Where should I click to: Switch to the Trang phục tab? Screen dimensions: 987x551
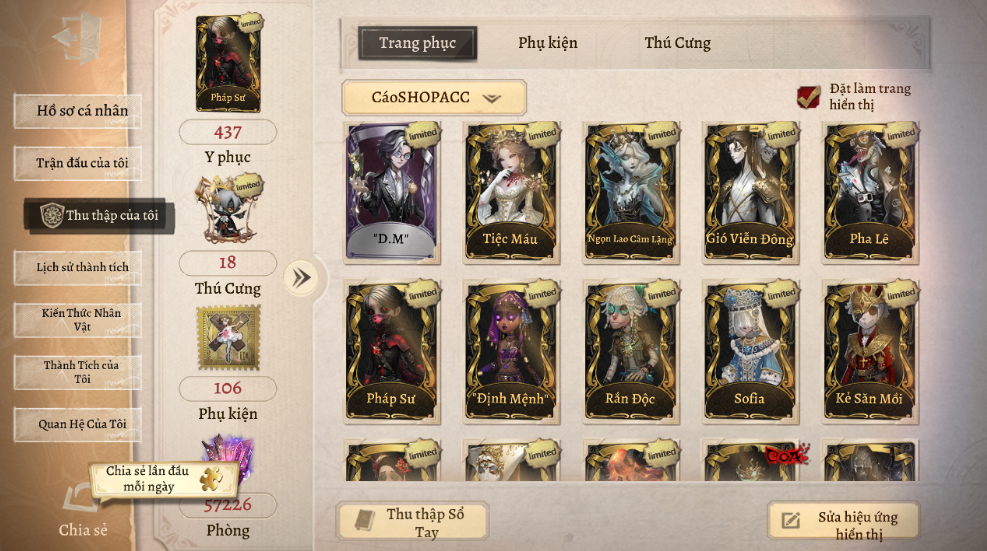click(x=417, y=43)
